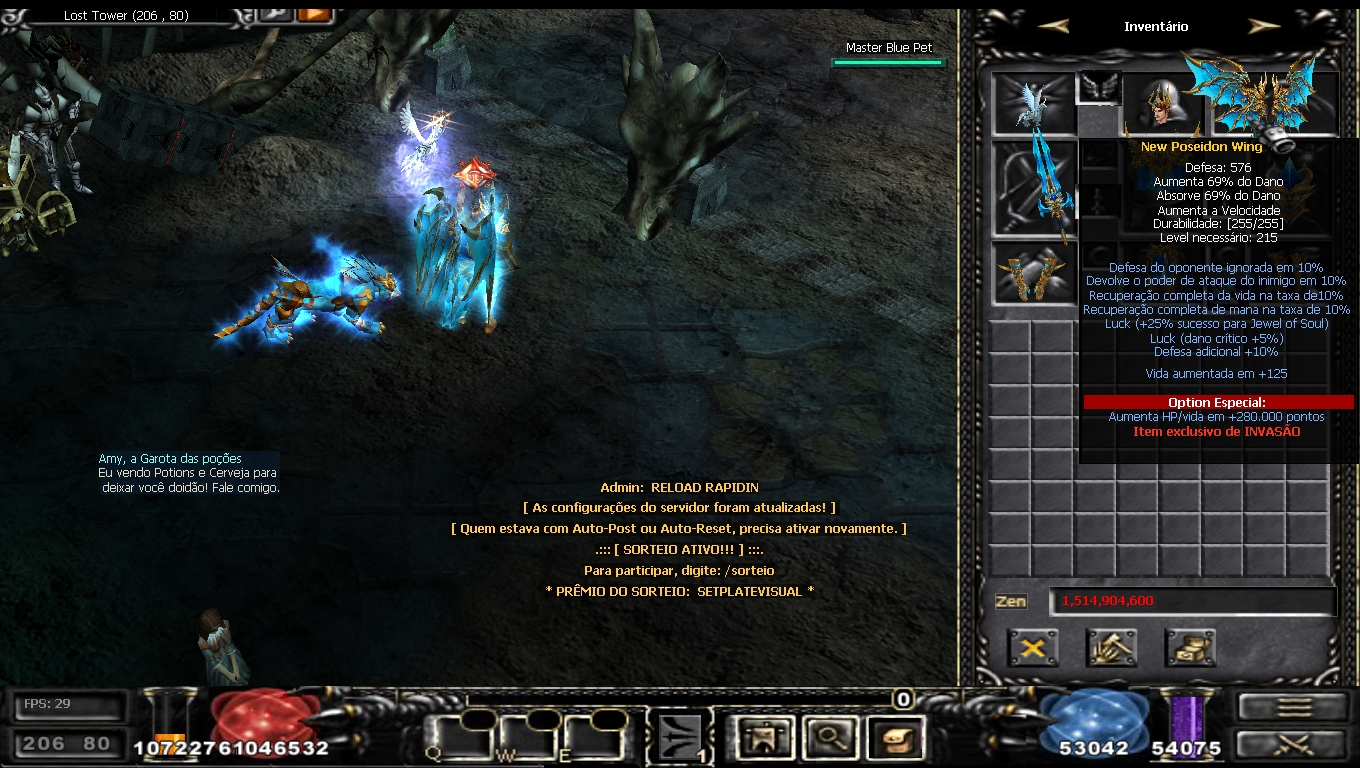Select the golden gloves equipment slot
Image resolution: width=1360 pixels, height=768 pixels.
click(x=1033, y=273)
